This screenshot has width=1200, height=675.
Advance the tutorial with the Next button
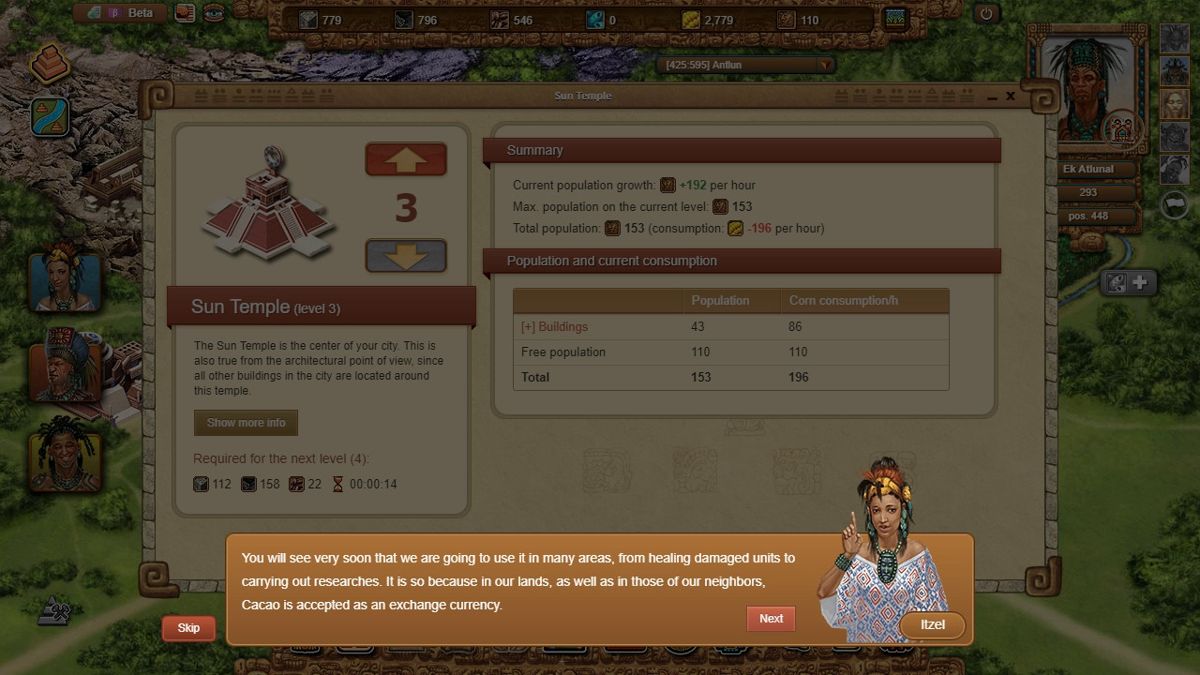click(x=770, y=618)
